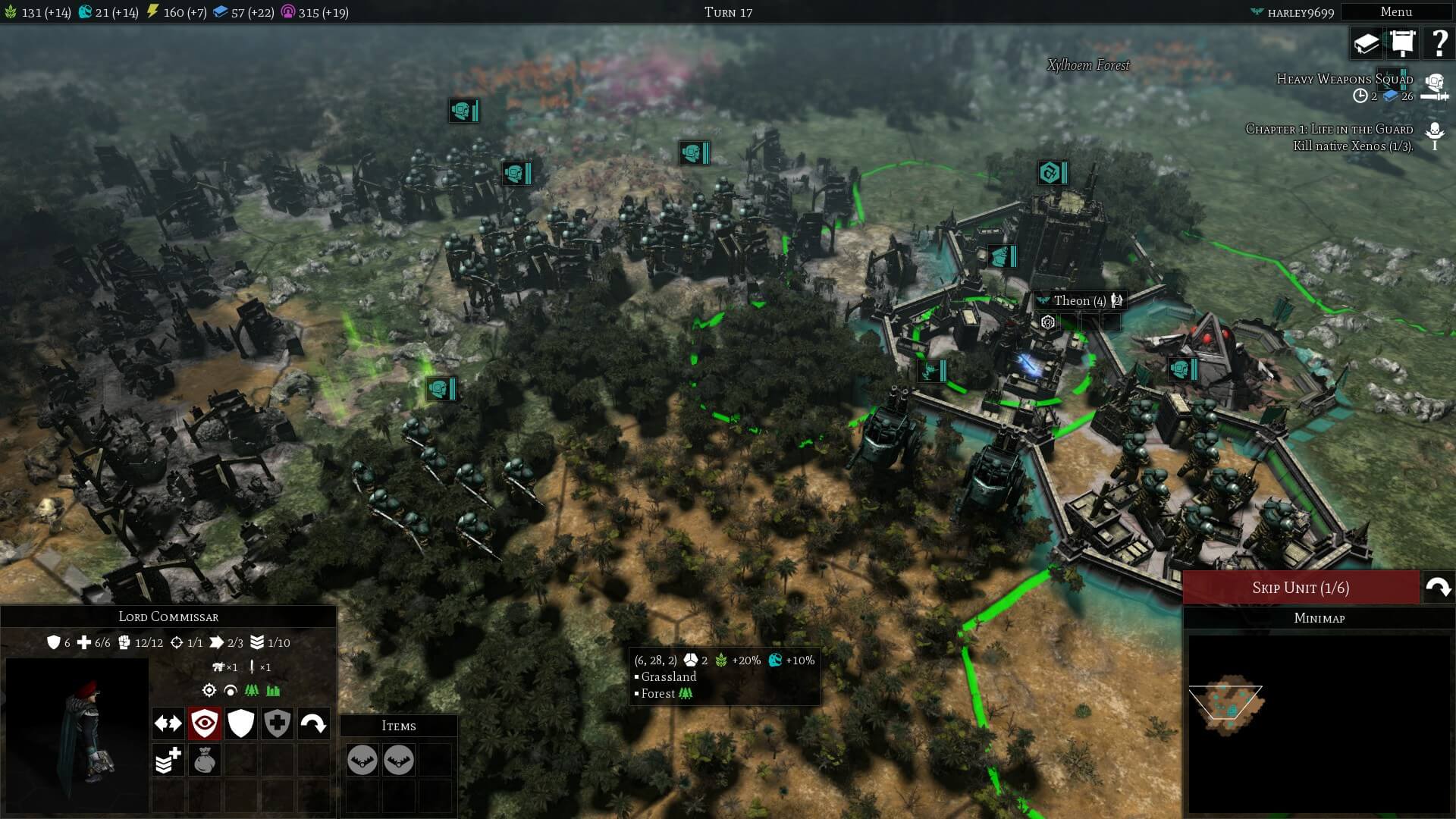Click the player name harley9699

(x=1300, y=12)
